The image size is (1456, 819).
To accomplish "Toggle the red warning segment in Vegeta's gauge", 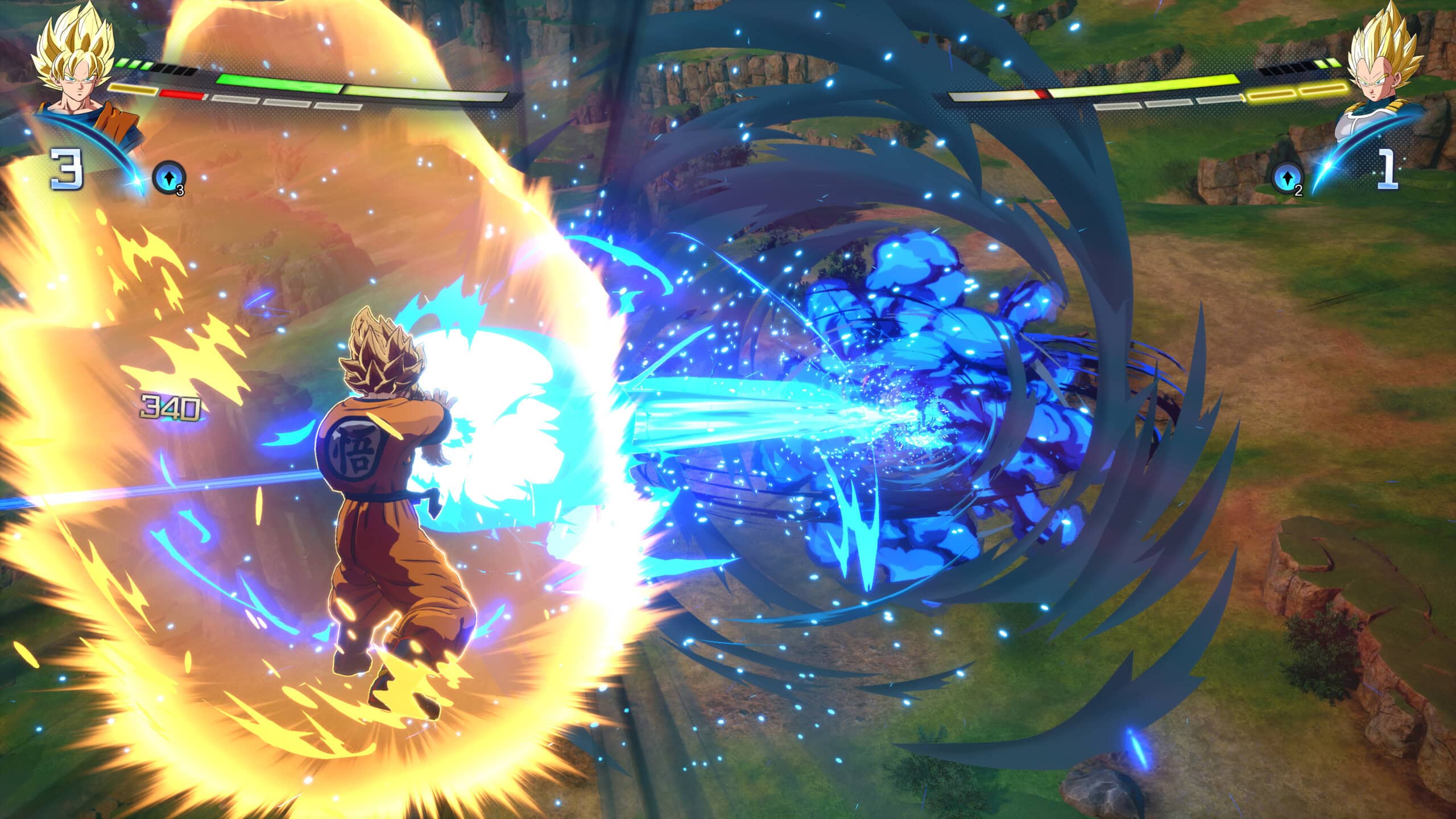I will tap(1042, 94).
